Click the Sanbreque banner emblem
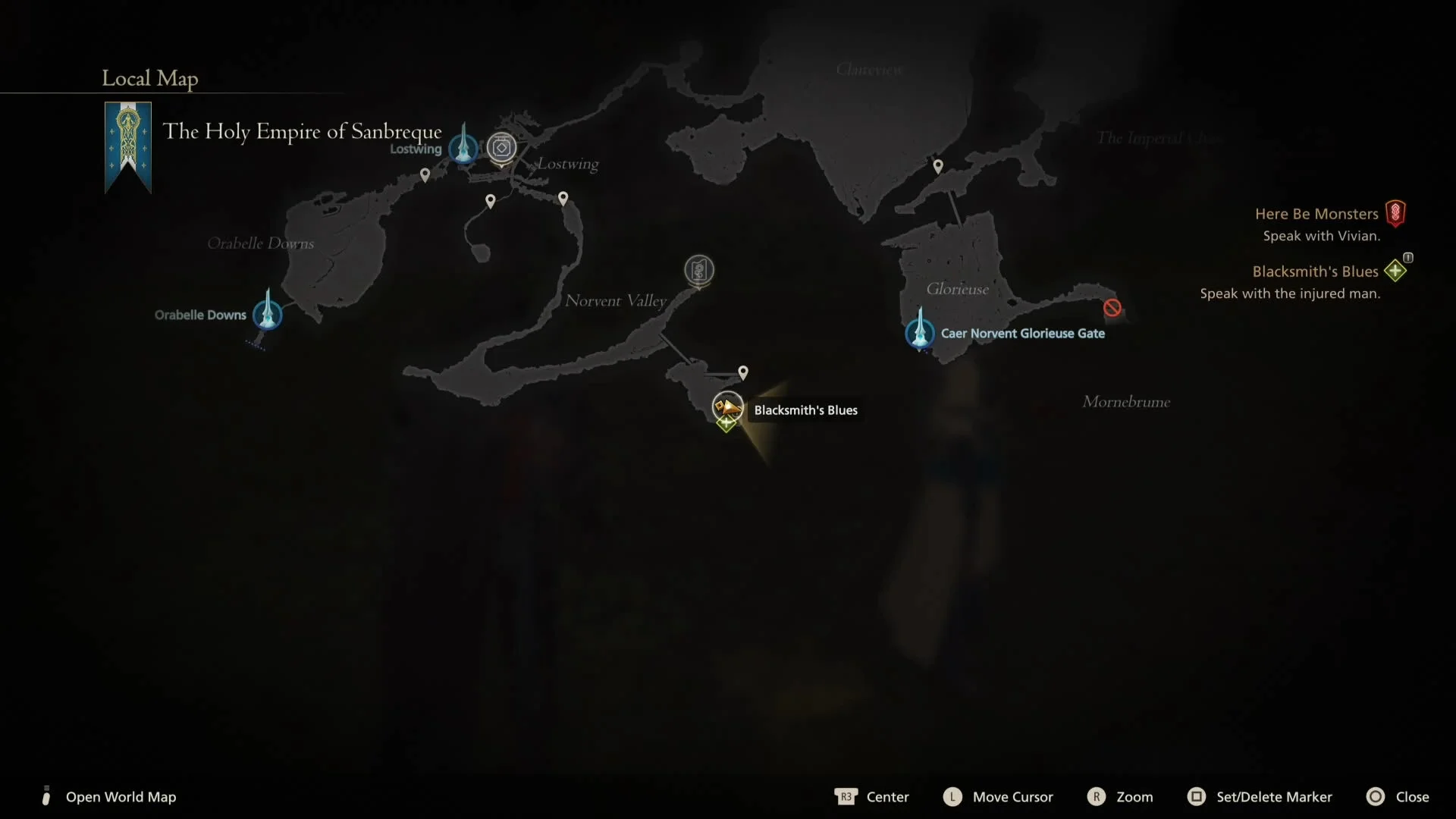Image resolution: width=1456 pixels, height=819 pixels. (x=127, y=146)
